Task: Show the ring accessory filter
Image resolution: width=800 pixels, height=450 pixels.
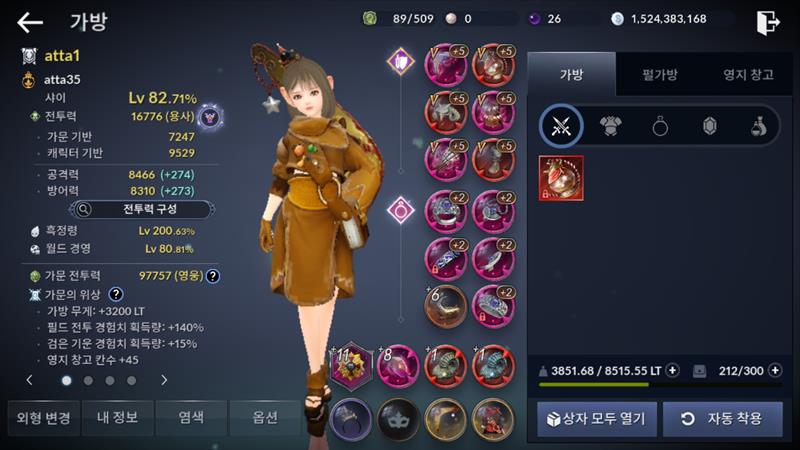Action: tap(660, 126)
